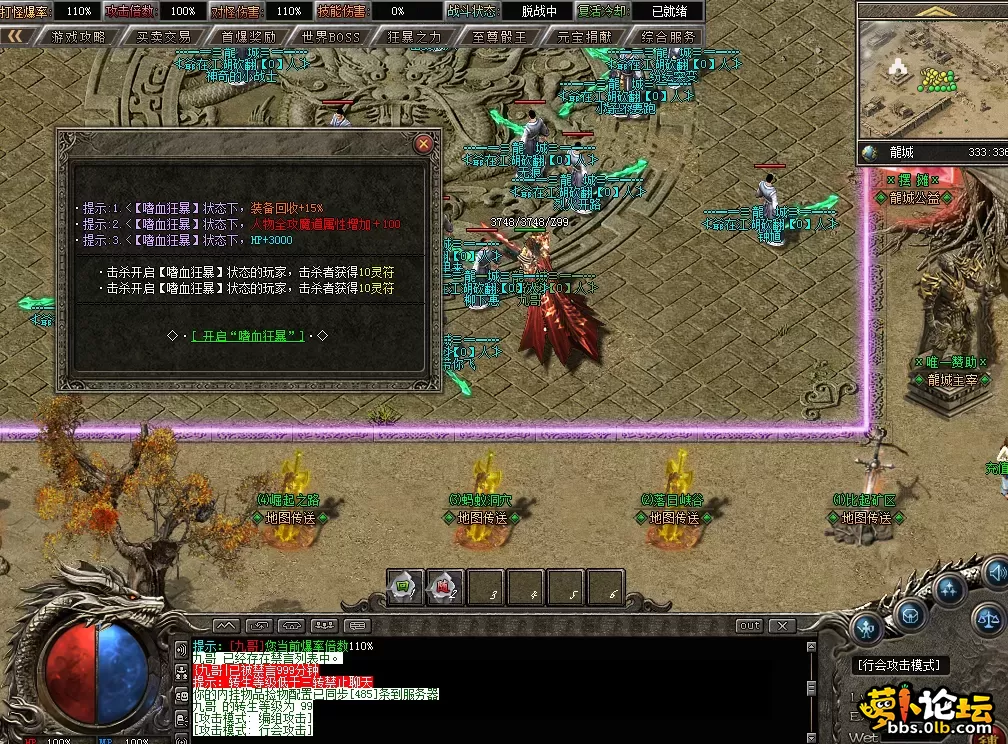1008x744 pixels.
Task: Use the green potion in hotbar slot one
Action: pos(405,588)
